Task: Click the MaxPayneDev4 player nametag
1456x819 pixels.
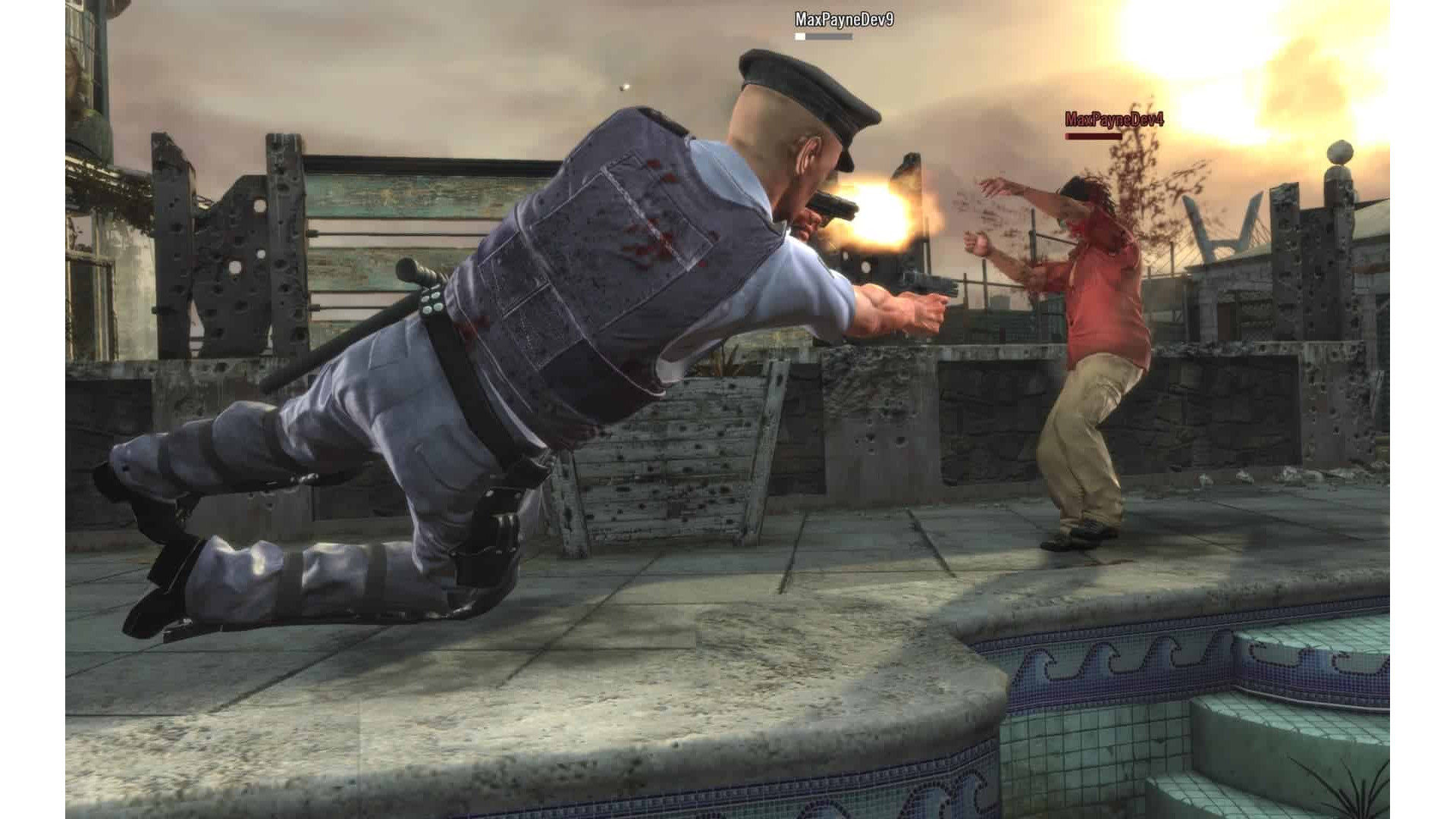Action: pos(1114,118)
